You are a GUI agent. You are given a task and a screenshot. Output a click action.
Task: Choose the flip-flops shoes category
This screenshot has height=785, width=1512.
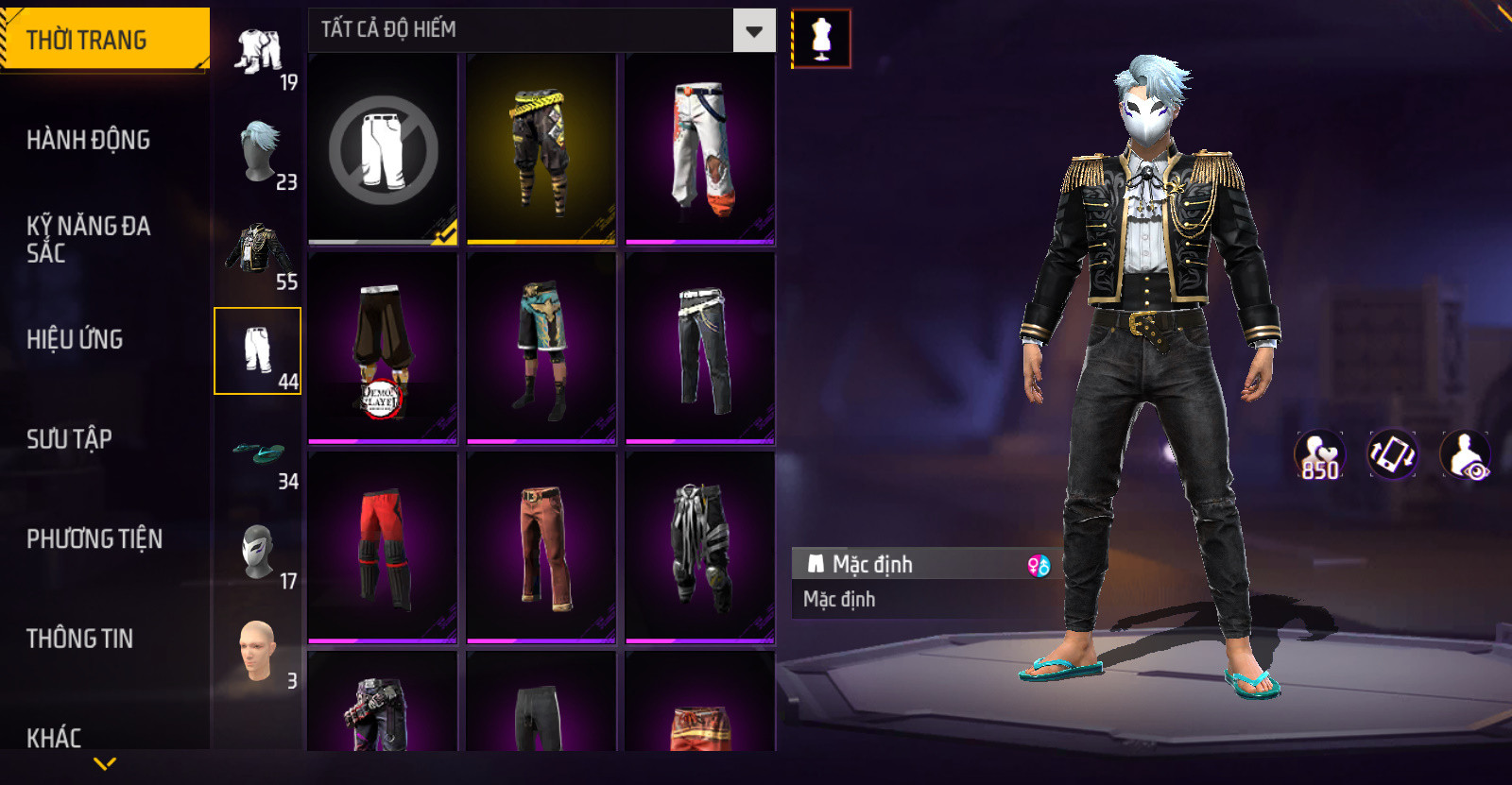pos(258,452)
